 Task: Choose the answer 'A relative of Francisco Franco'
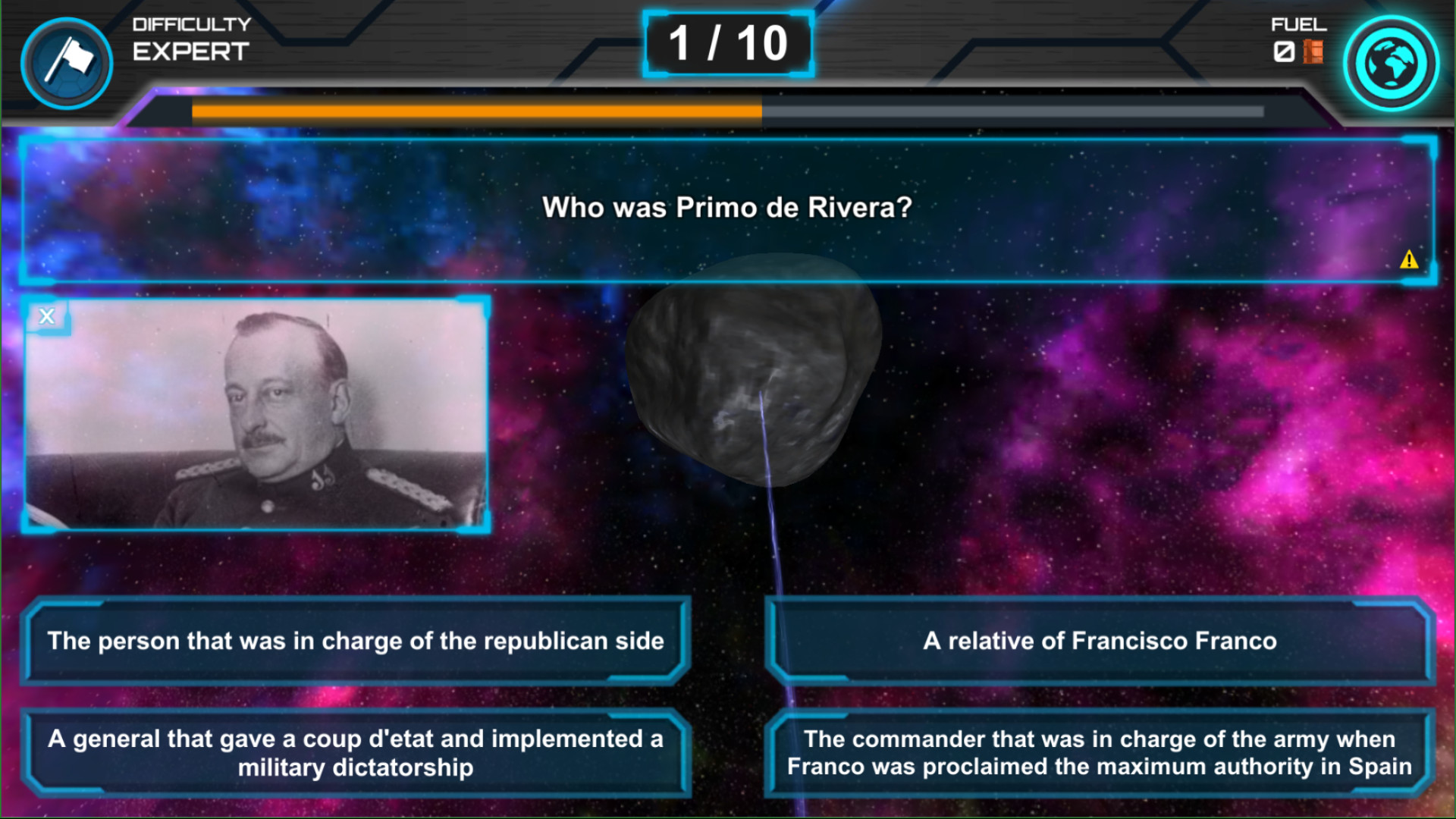(x=1100, y=641)
